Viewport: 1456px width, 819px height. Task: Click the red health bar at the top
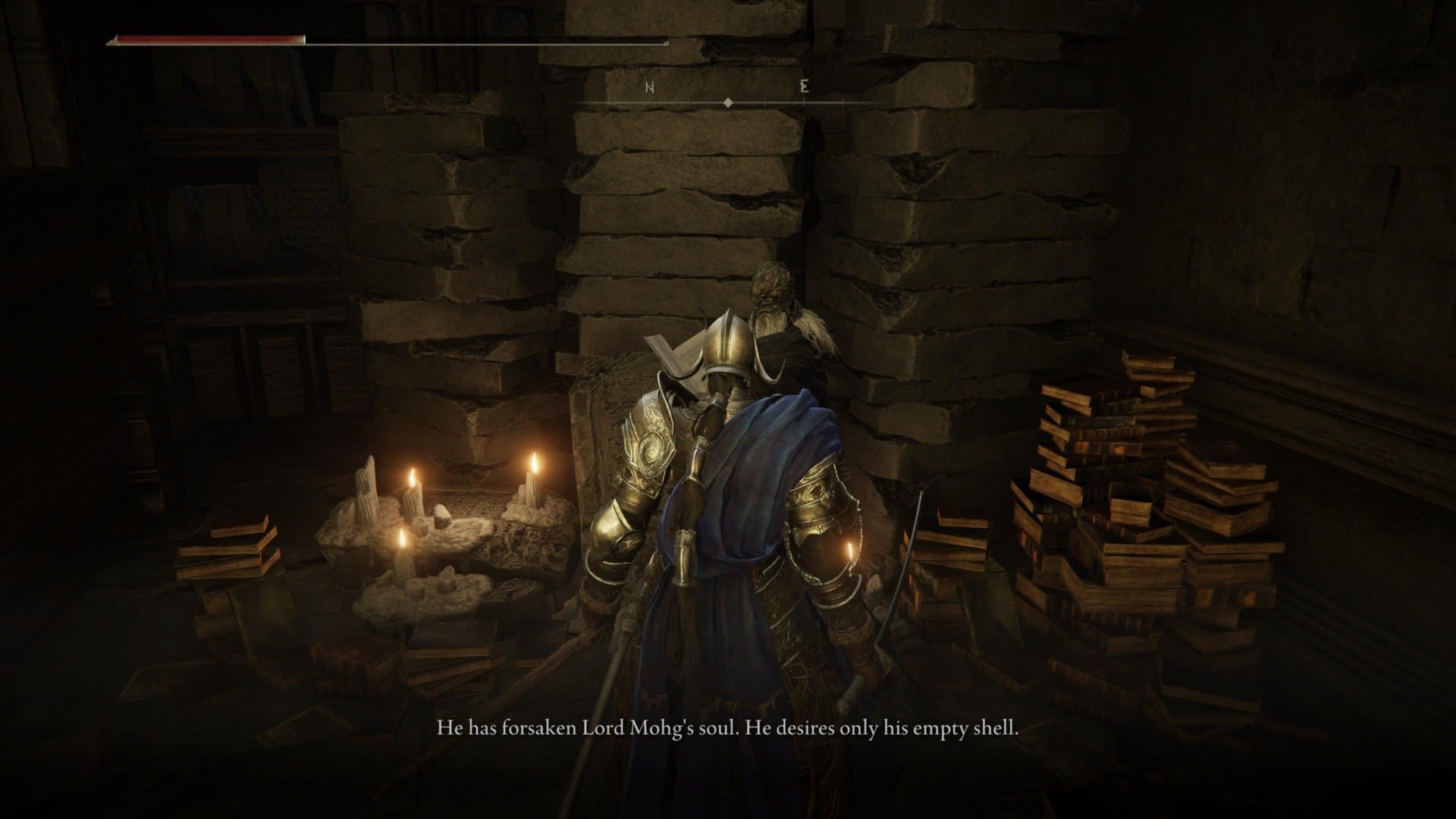pyautogui.click(x=209, y=36)
